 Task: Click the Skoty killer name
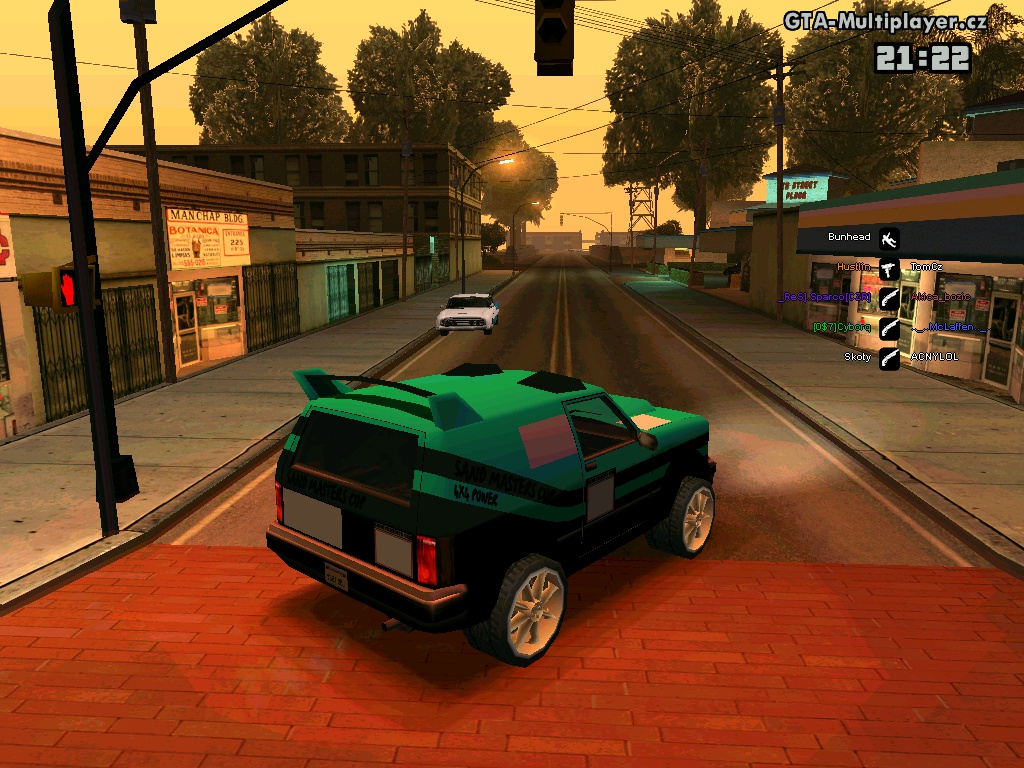click(x=857, y=356)
